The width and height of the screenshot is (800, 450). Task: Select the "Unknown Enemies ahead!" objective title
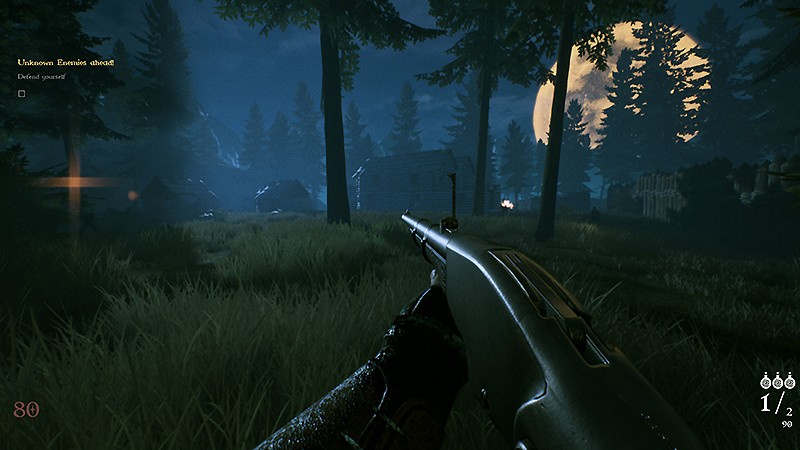pyautogui.click(x=66, y=62)
